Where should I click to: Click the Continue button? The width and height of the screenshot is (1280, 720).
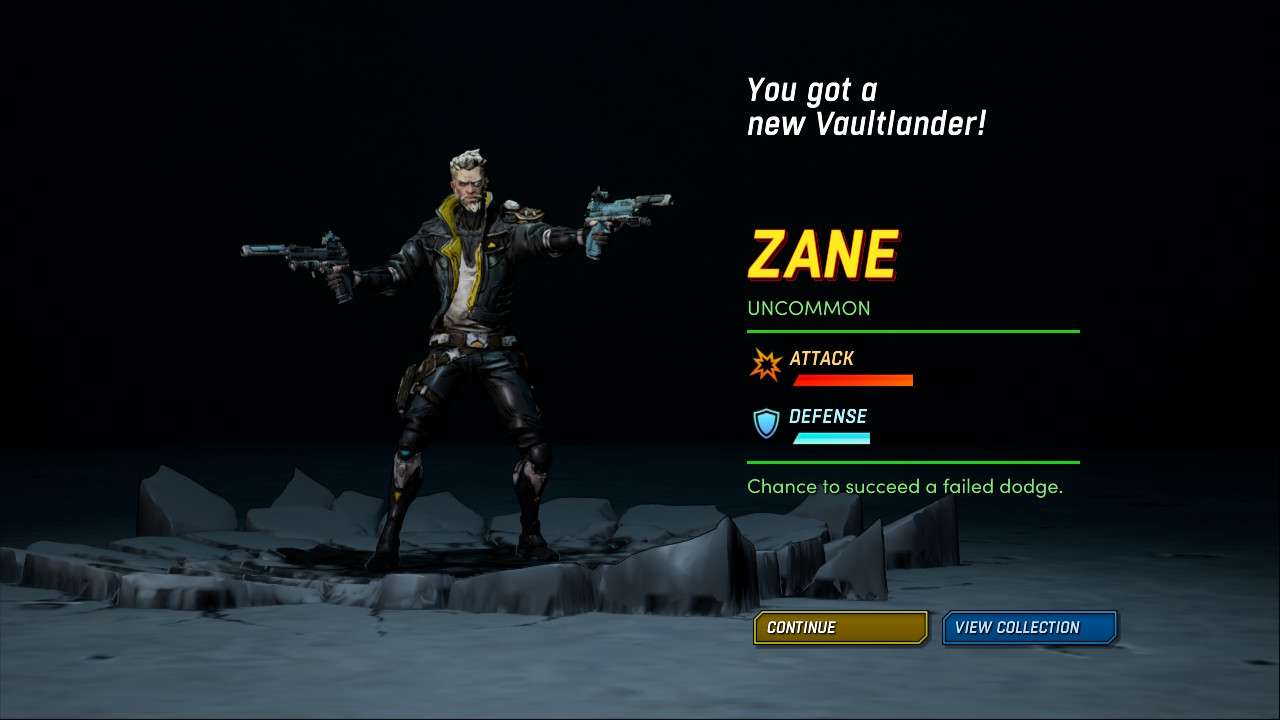840,628
